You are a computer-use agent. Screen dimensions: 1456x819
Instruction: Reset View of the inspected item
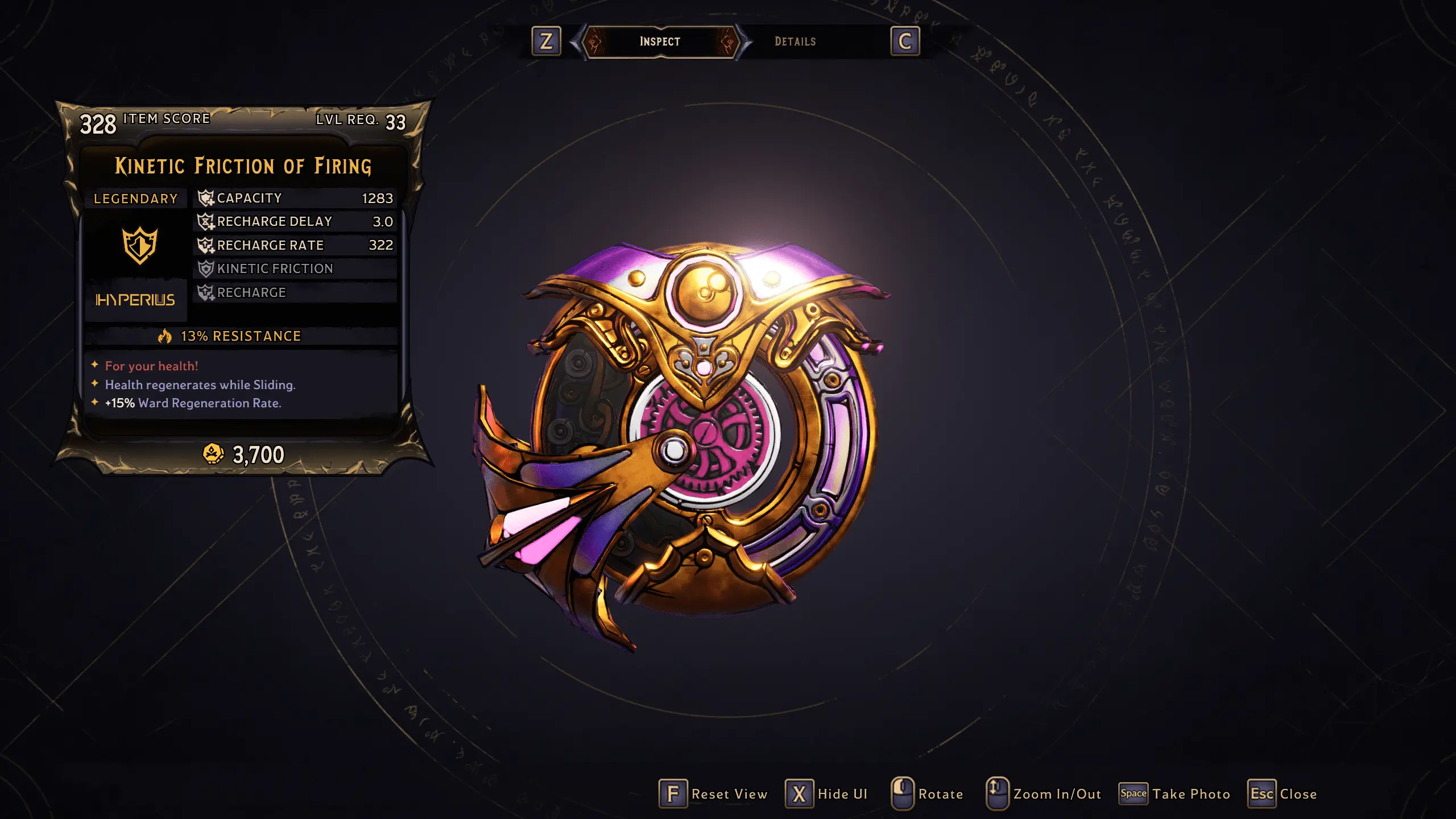click(x=713, y=794)
